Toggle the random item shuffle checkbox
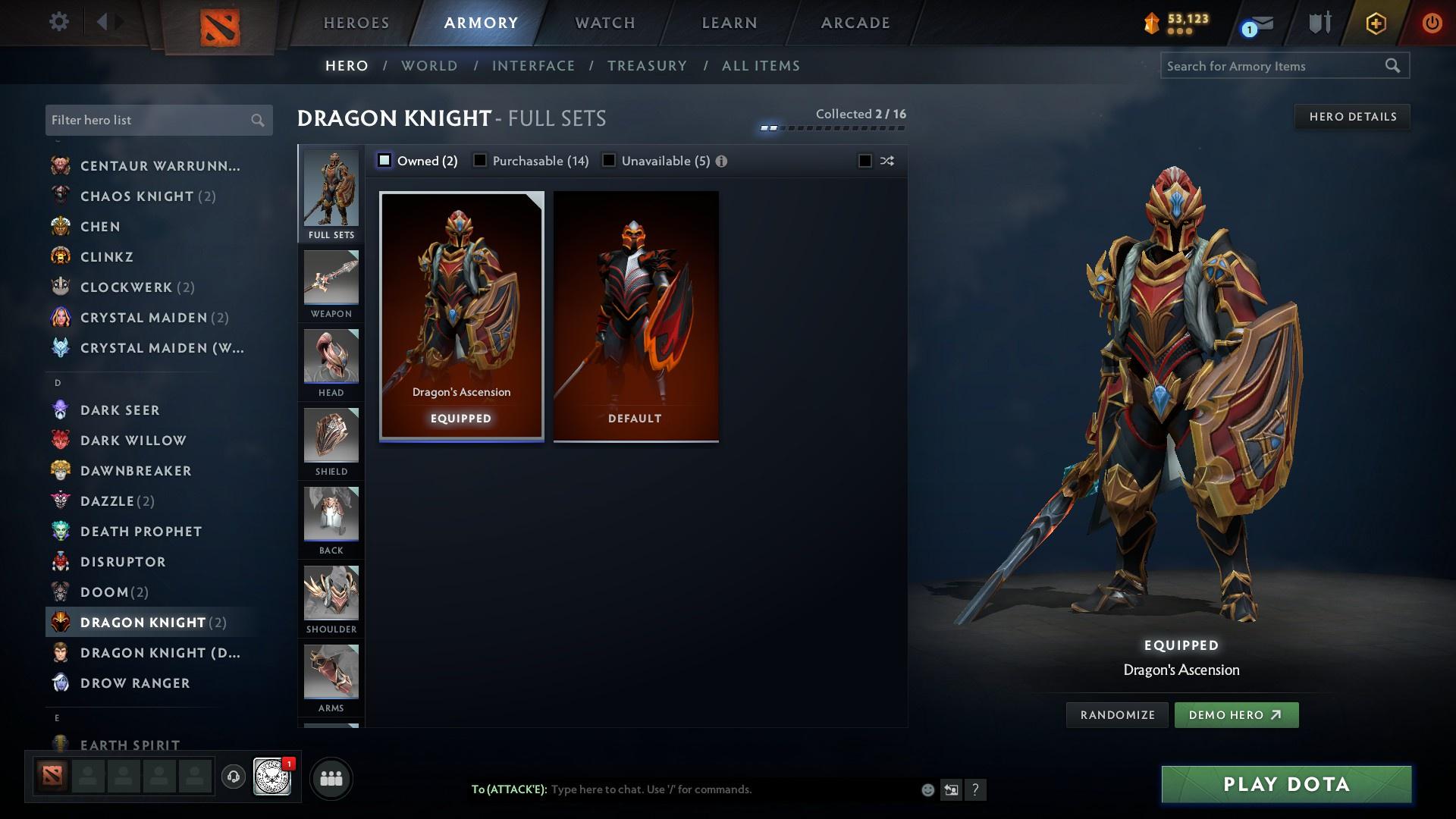The width and height of the screenshot is (1456, 819). click(864, 161)
